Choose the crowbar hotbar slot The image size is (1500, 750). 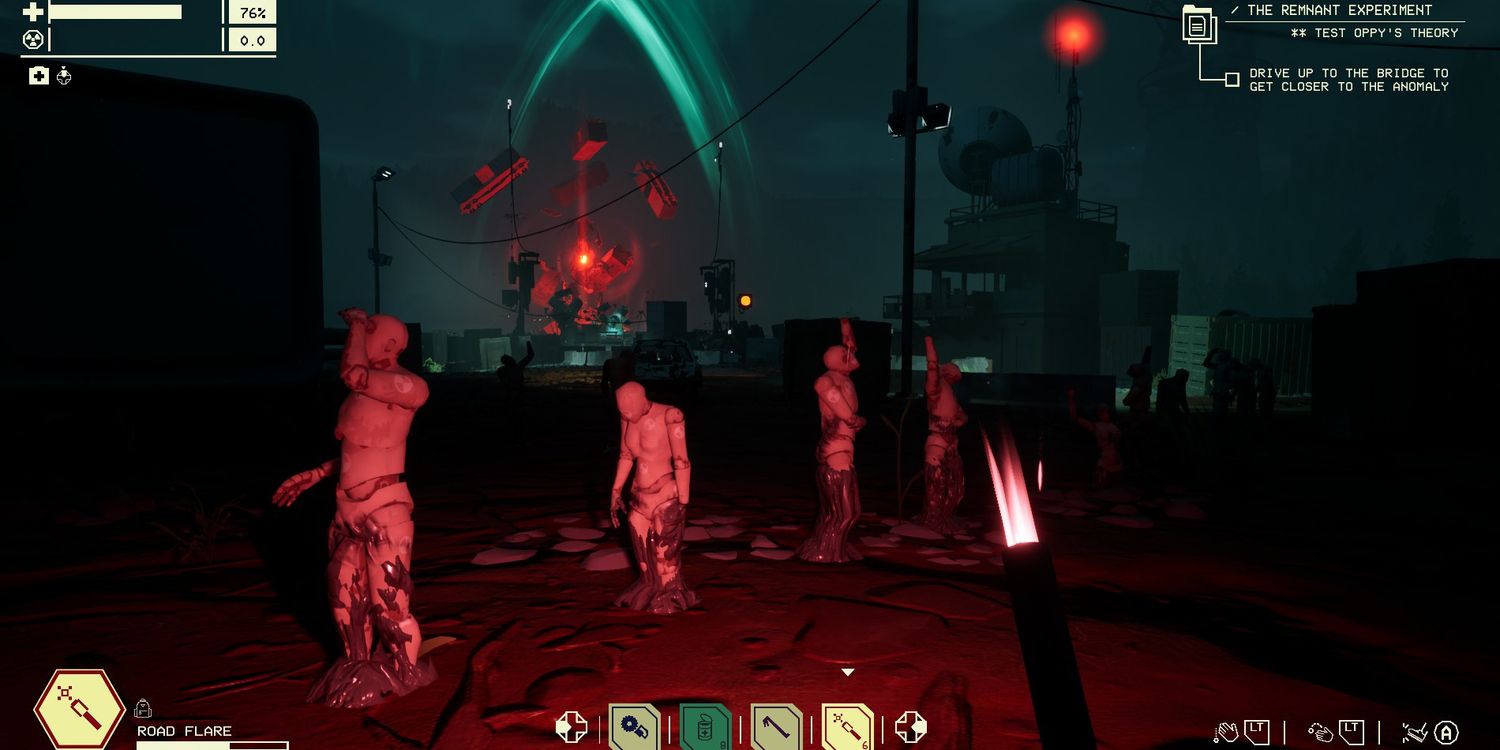tap(776, 727)
